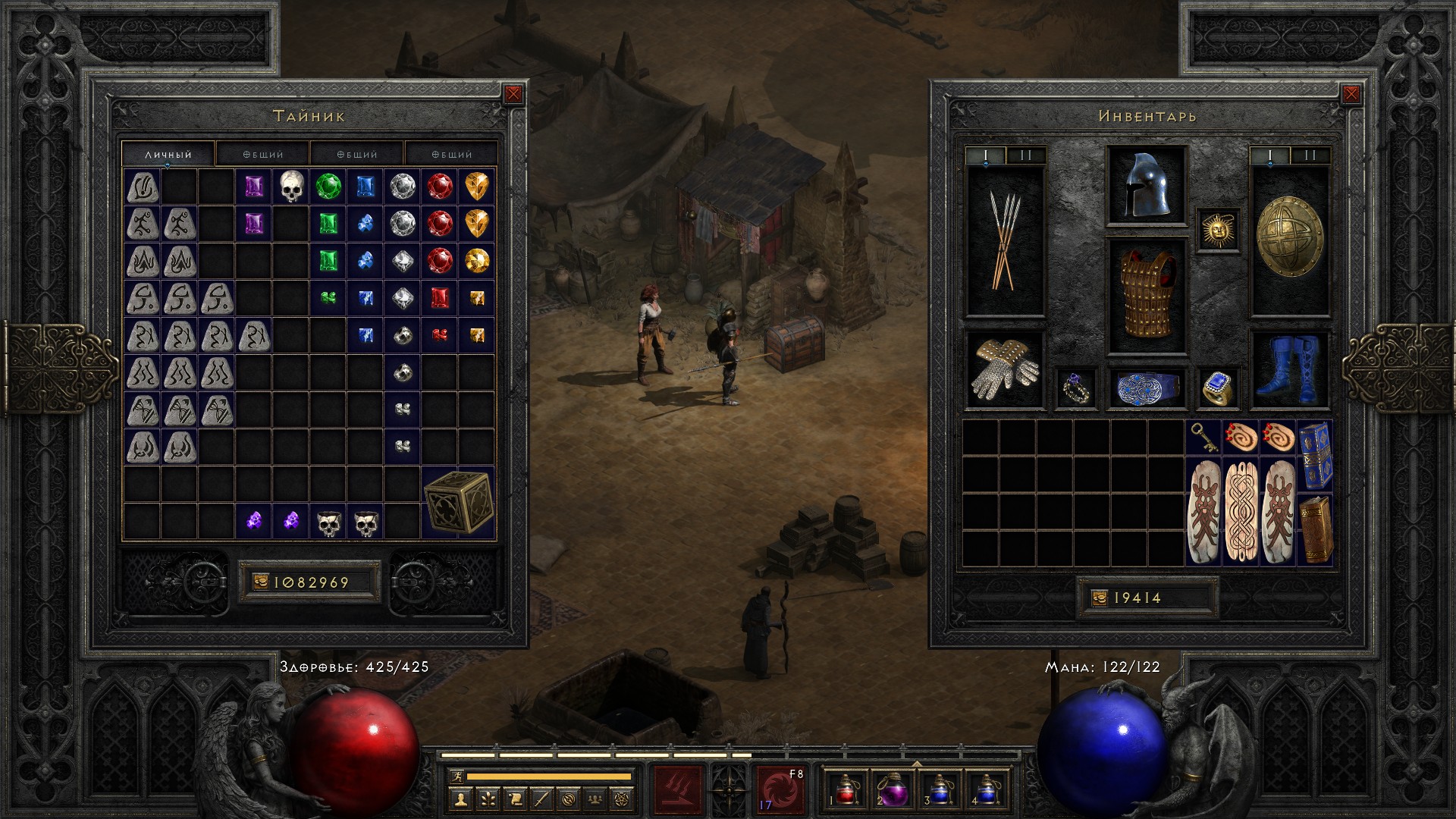Select the equipped blue boots slot

pos(1289,370)
